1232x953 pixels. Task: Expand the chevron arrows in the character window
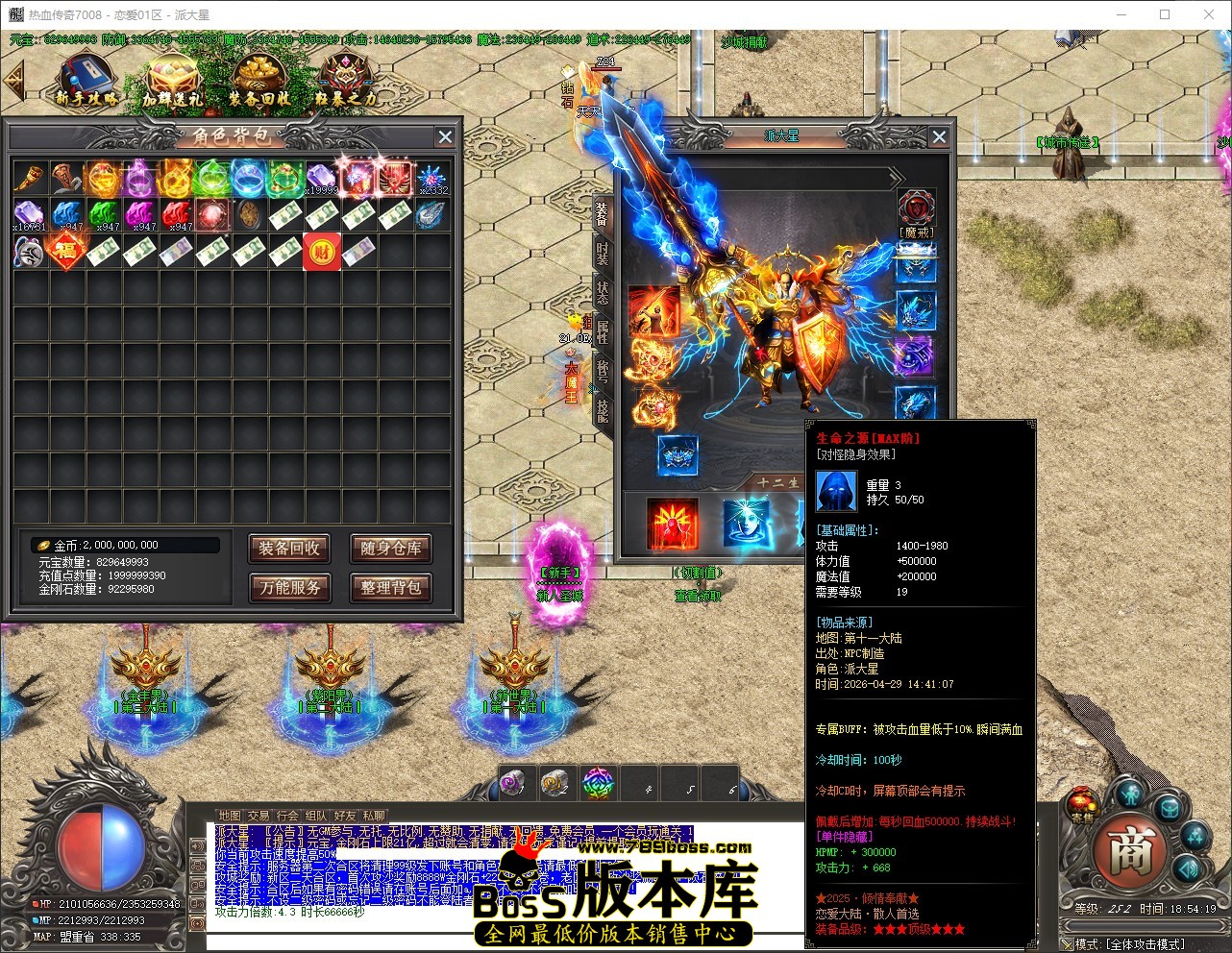coord(896,178)
